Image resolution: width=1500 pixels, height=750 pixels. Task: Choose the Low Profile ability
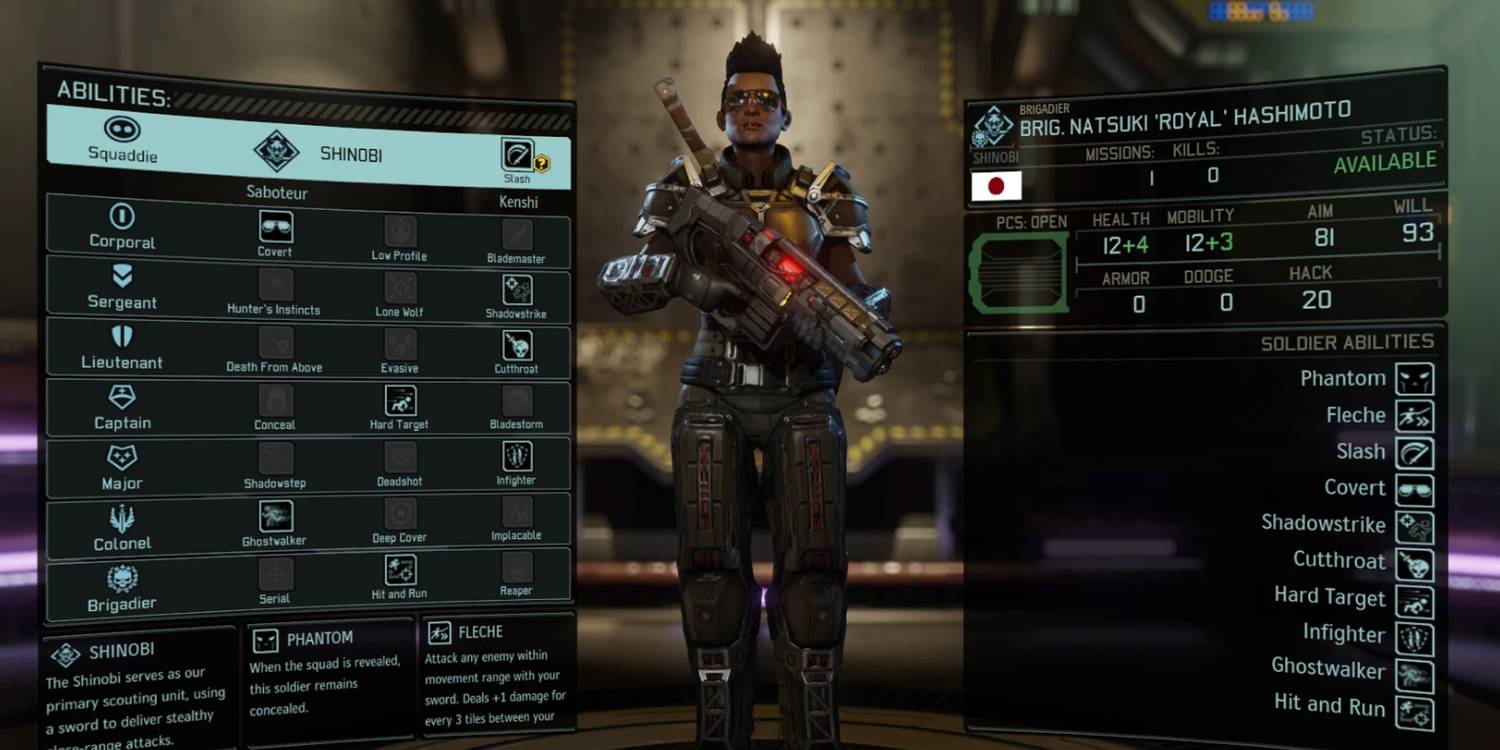pyautogui.click(x=399, y=232)
